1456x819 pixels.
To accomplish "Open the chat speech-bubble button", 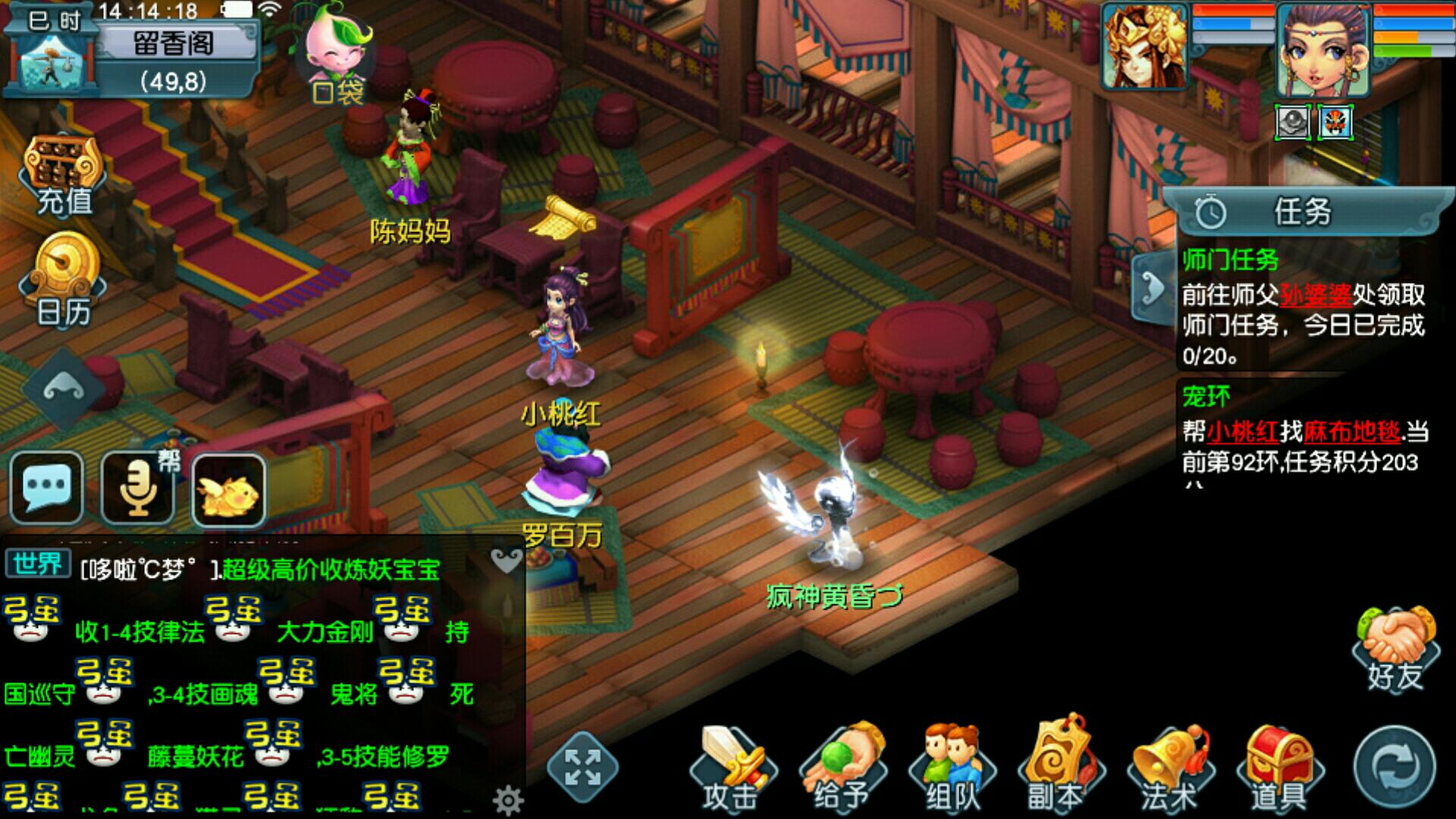I will (47, 488).
